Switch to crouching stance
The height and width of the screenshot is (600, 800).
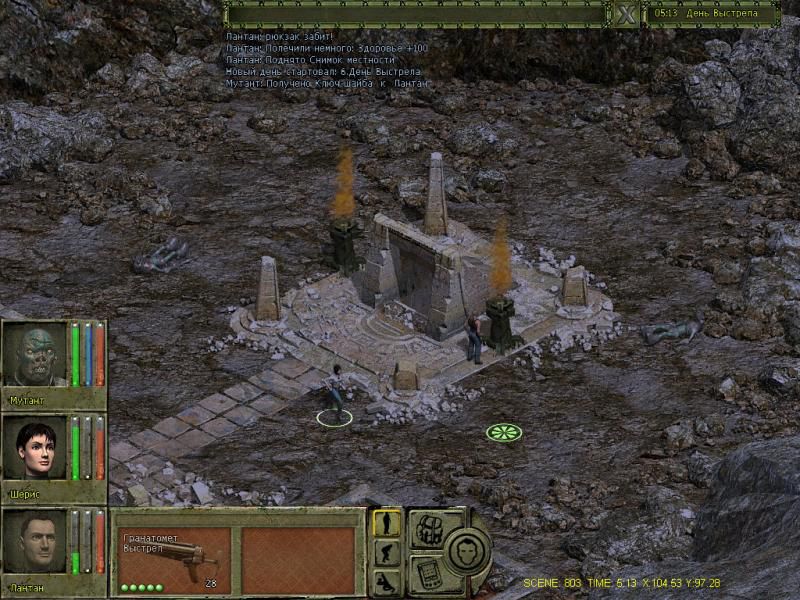(387, 553)
